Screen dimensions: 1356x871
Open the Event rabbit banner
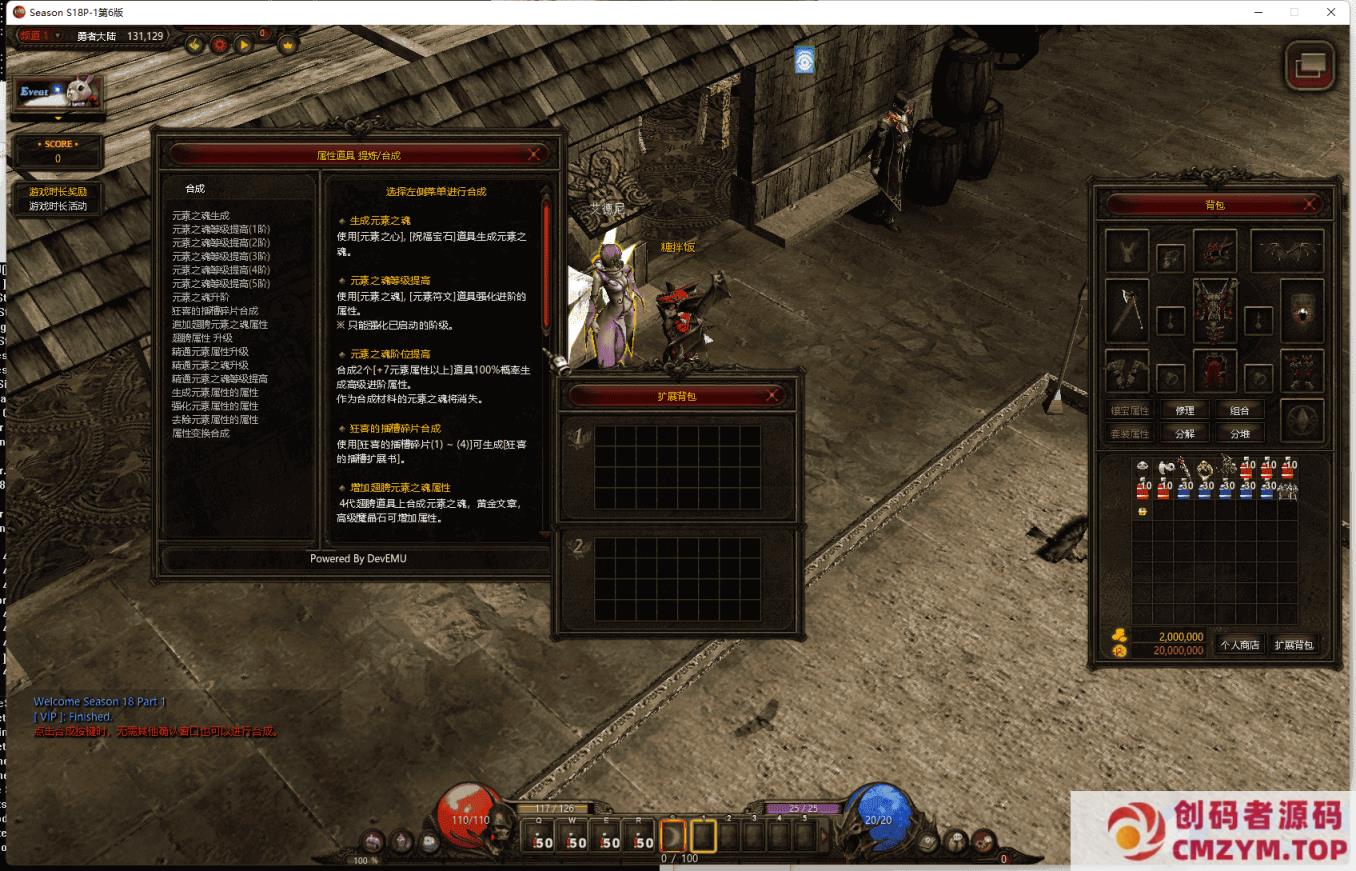[x=59, y=93]
